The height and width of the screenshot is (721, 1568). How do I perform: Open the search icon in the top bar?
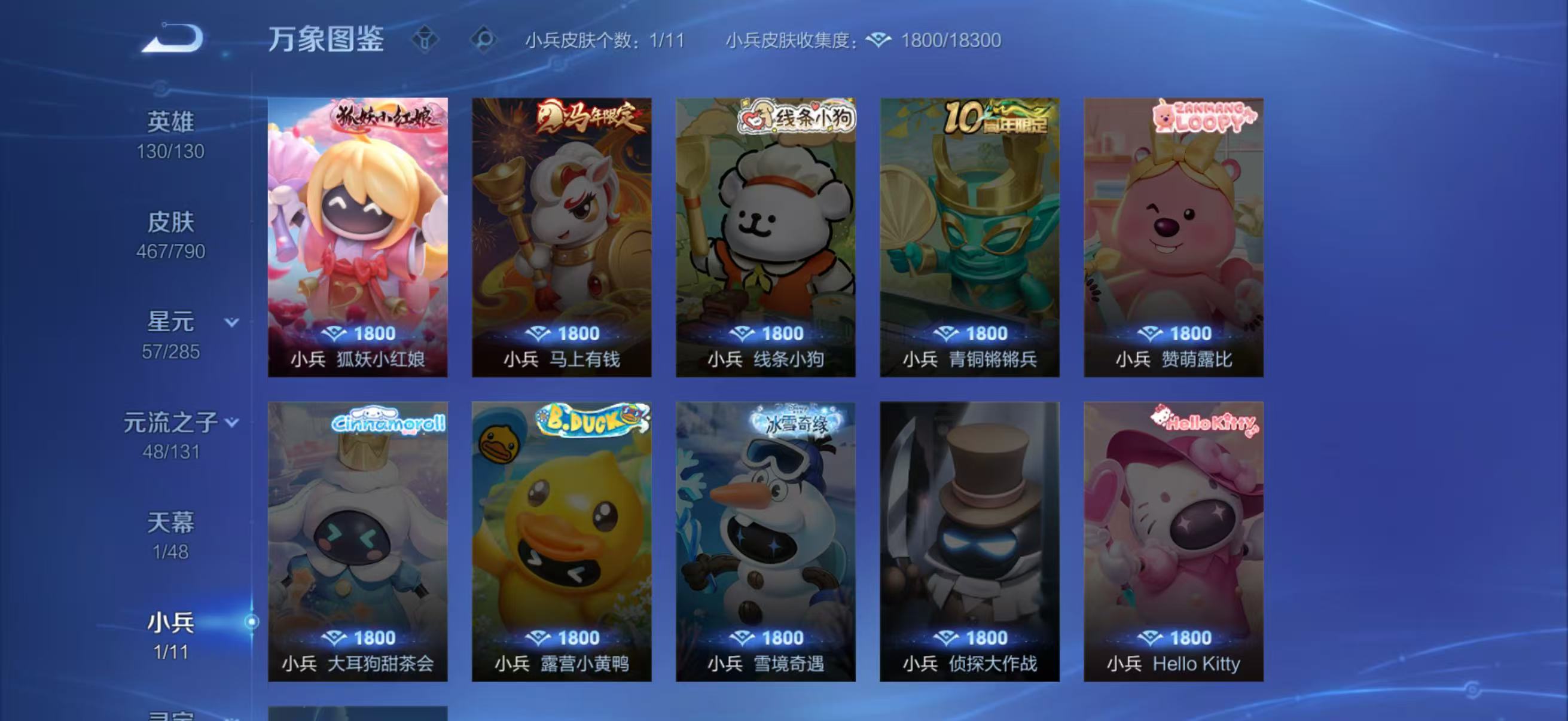(x=483, y=39)
